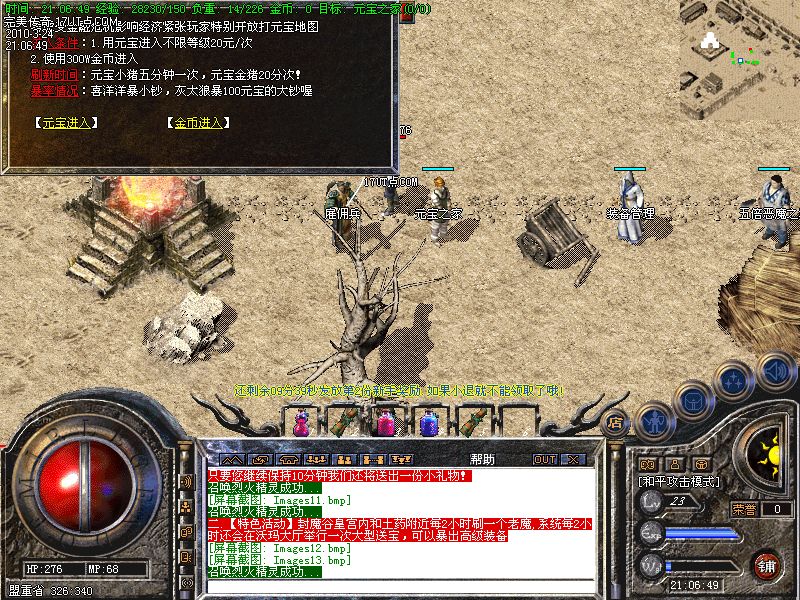Viewport: 800px width, 600px height.
Task: Toggle the sound speaker button
Action: [x=775, y=367]
